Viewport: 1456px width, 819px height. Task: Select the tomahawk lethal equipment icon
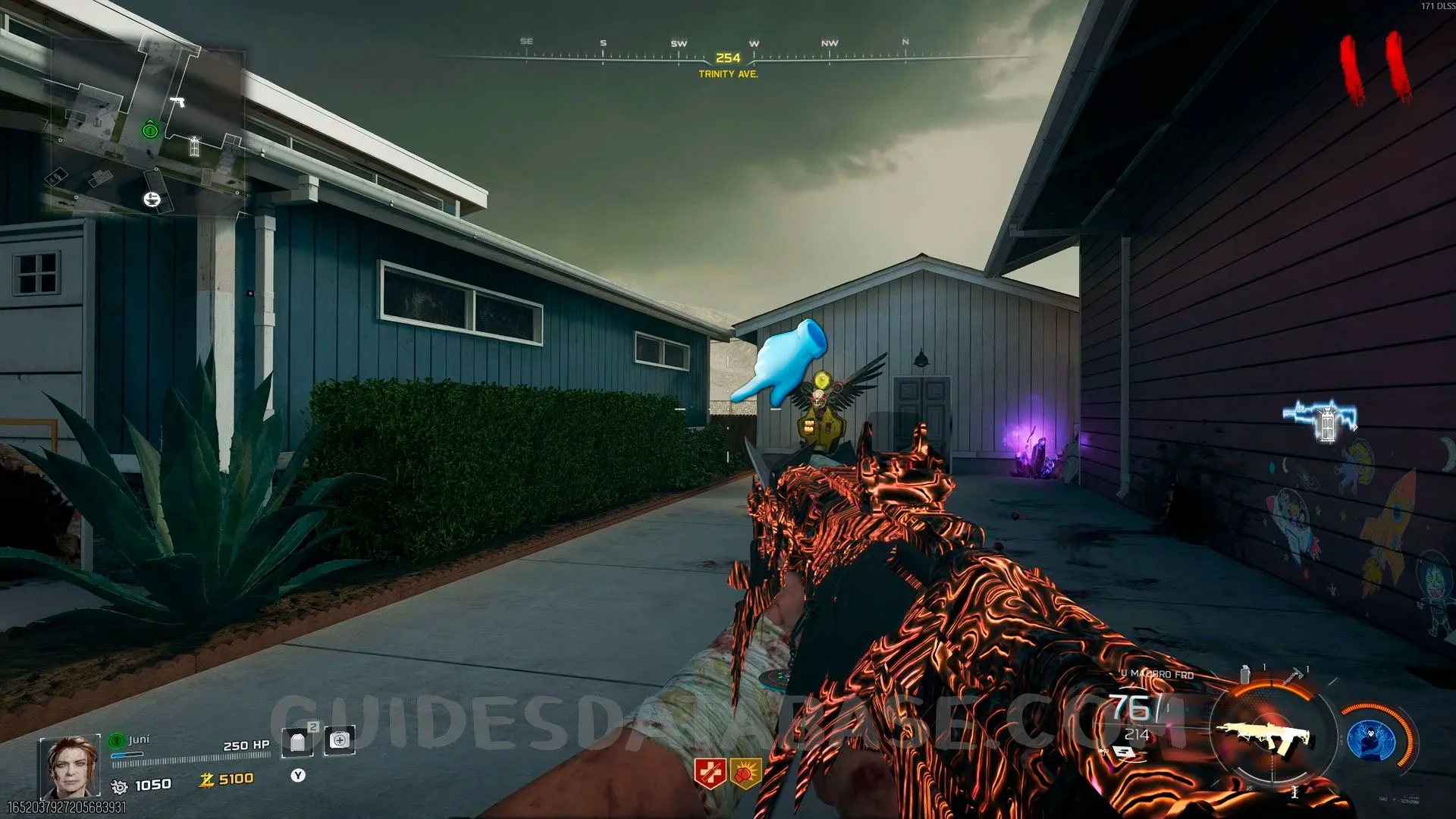(x=1295, y=673)
